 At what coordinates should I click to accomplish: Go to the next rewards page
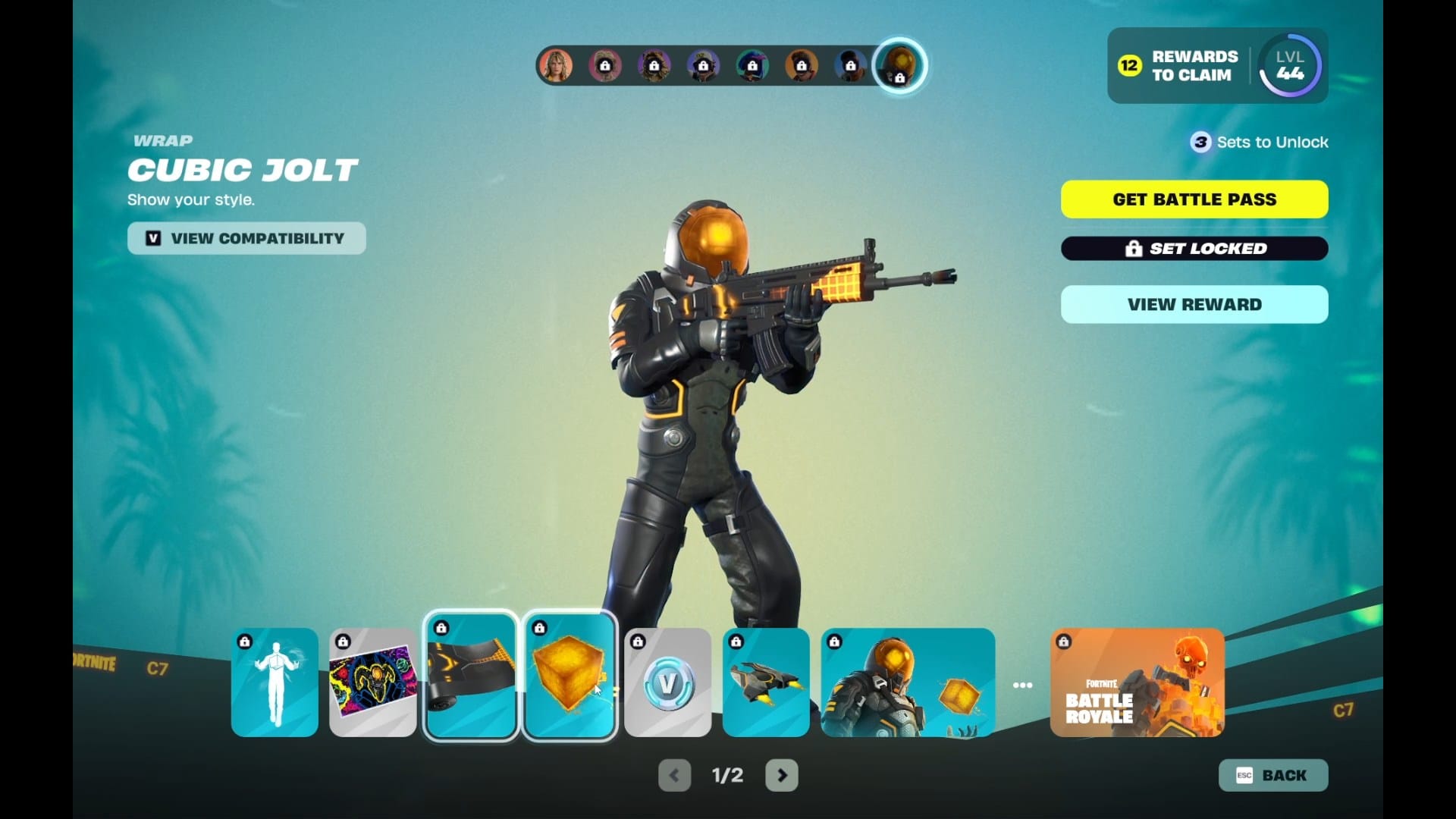point(782,775)
